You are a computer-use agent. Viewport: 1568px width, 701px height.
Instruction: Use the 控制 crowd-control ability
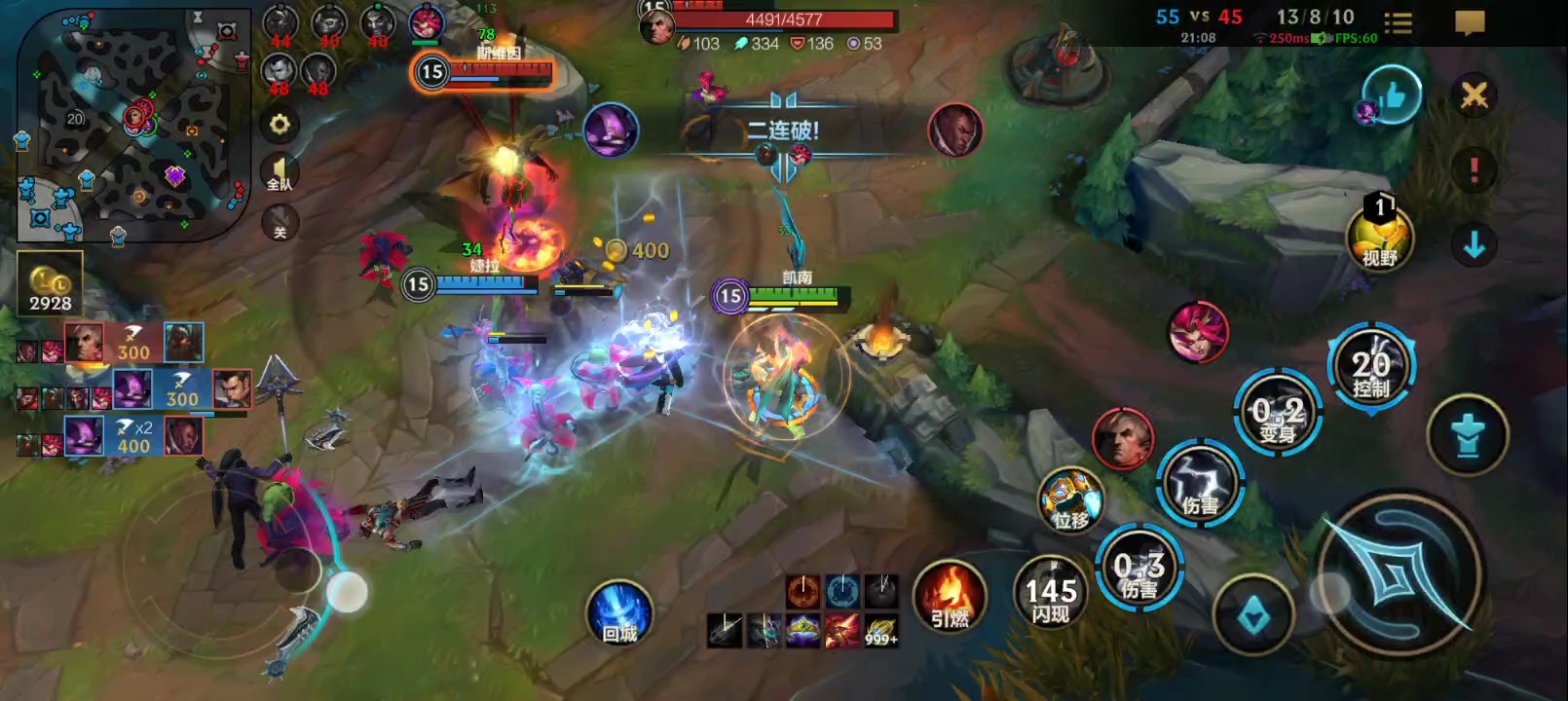point(1370,369)
